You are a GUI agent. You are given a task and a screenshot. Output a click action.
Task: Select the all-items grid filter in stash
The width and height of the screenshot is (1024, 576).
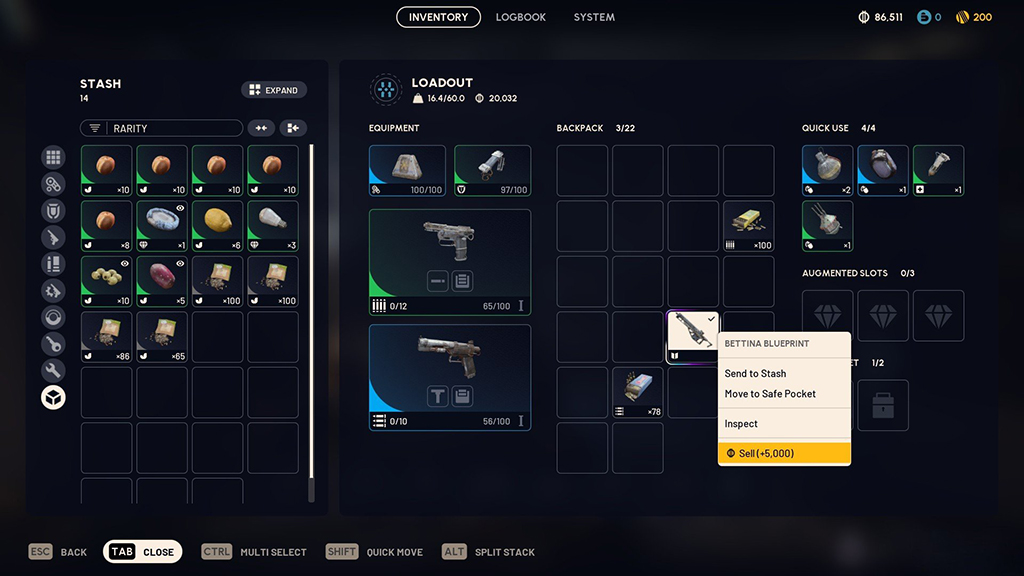point(53,157)
